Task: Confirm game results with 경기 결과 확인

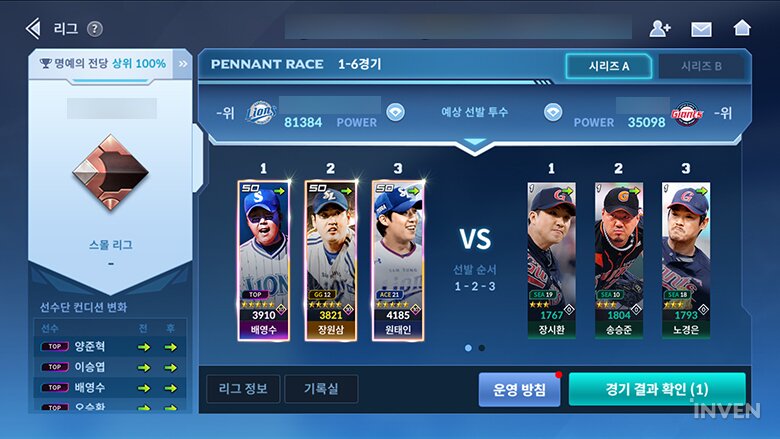Action: click(x=657, y=389)
